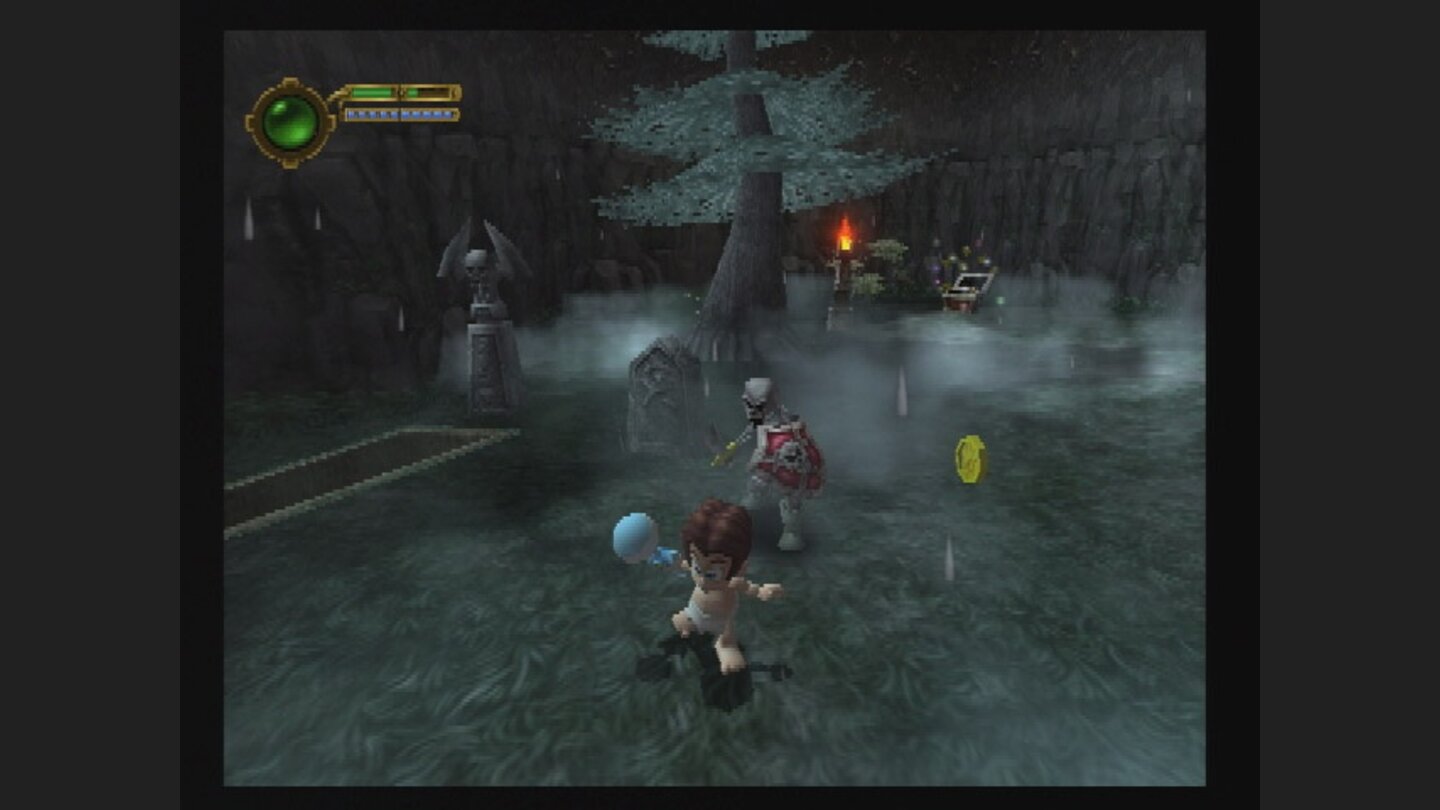
Task: Click the treasure chest near the torch
Action: pyautogui.click(x=966, y=286)
